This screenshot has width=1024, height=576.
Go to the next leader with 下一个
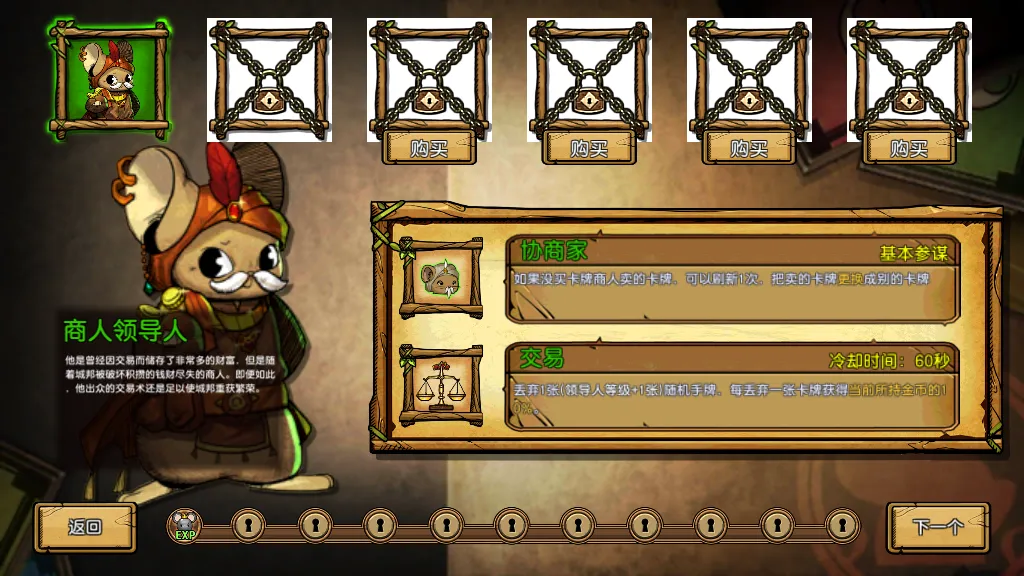pyautogui.click(x=937, y=527)
